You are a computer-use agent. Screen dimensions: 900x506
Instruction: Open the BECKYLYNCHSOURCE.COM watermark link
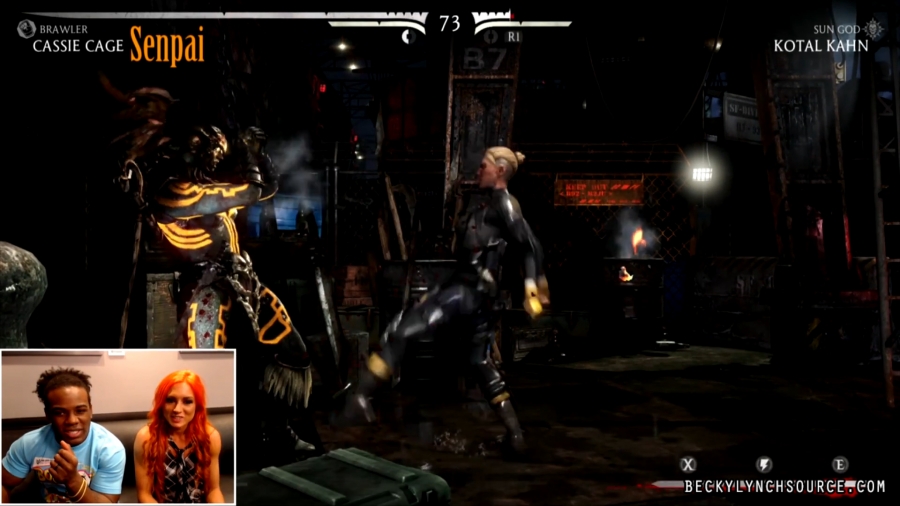pyautogui.click(x=784, y=487)
